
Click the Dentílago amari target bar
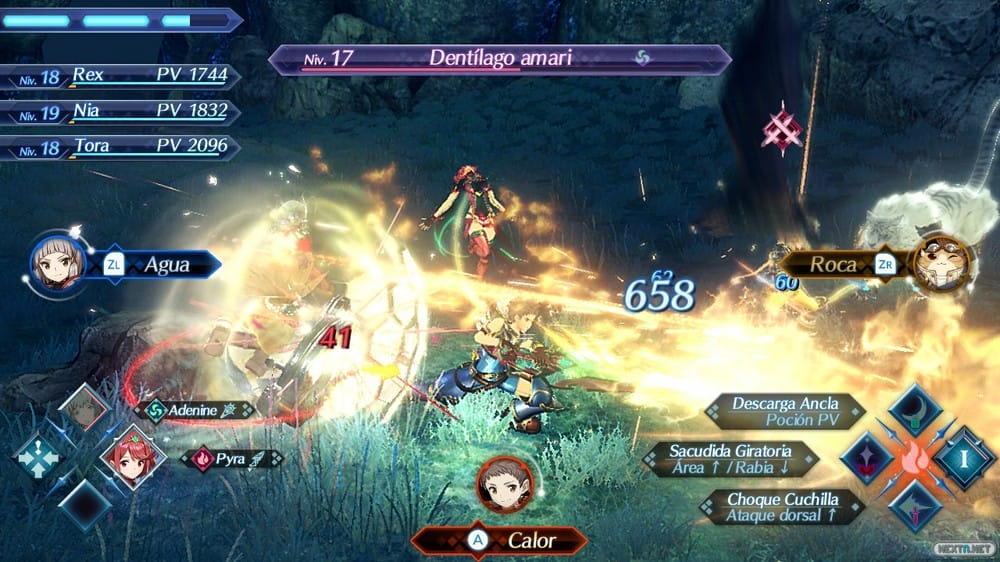point(498,59)
